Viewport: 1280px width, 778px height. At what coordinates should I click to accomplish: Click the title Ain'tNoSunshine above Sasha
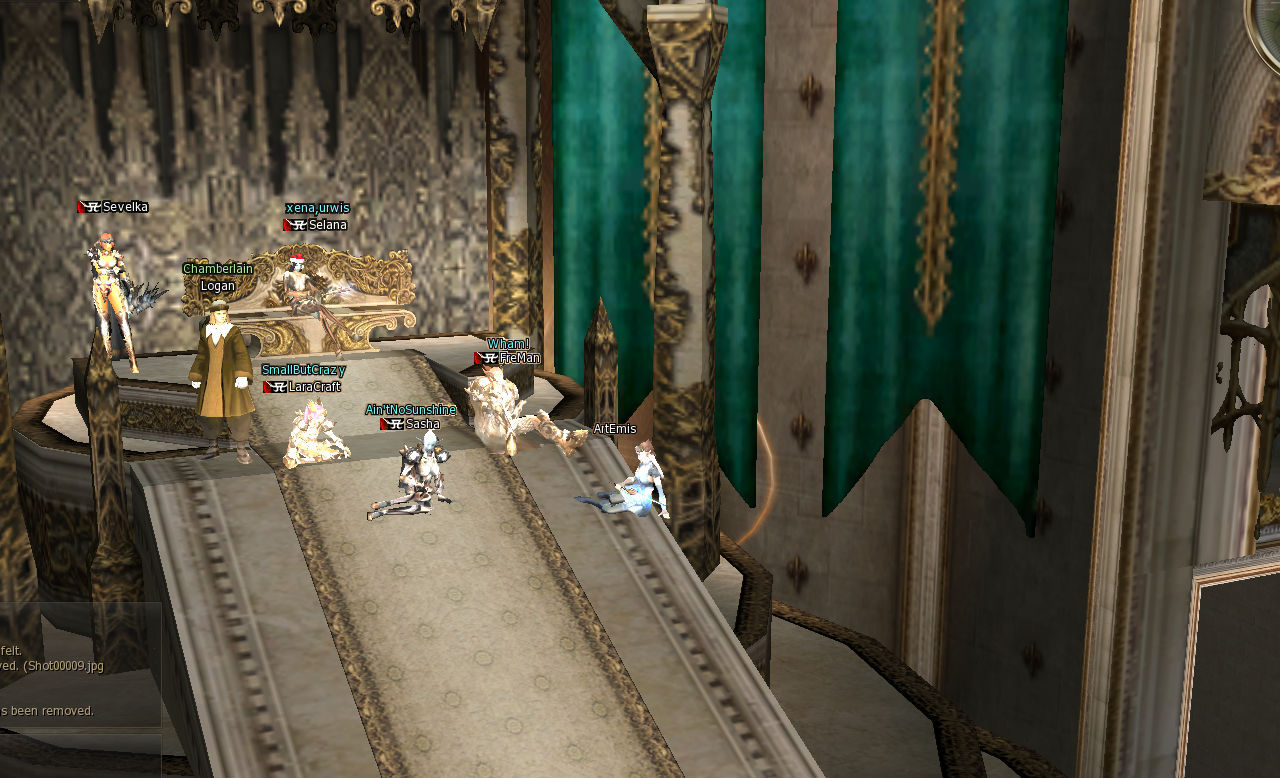410,410
